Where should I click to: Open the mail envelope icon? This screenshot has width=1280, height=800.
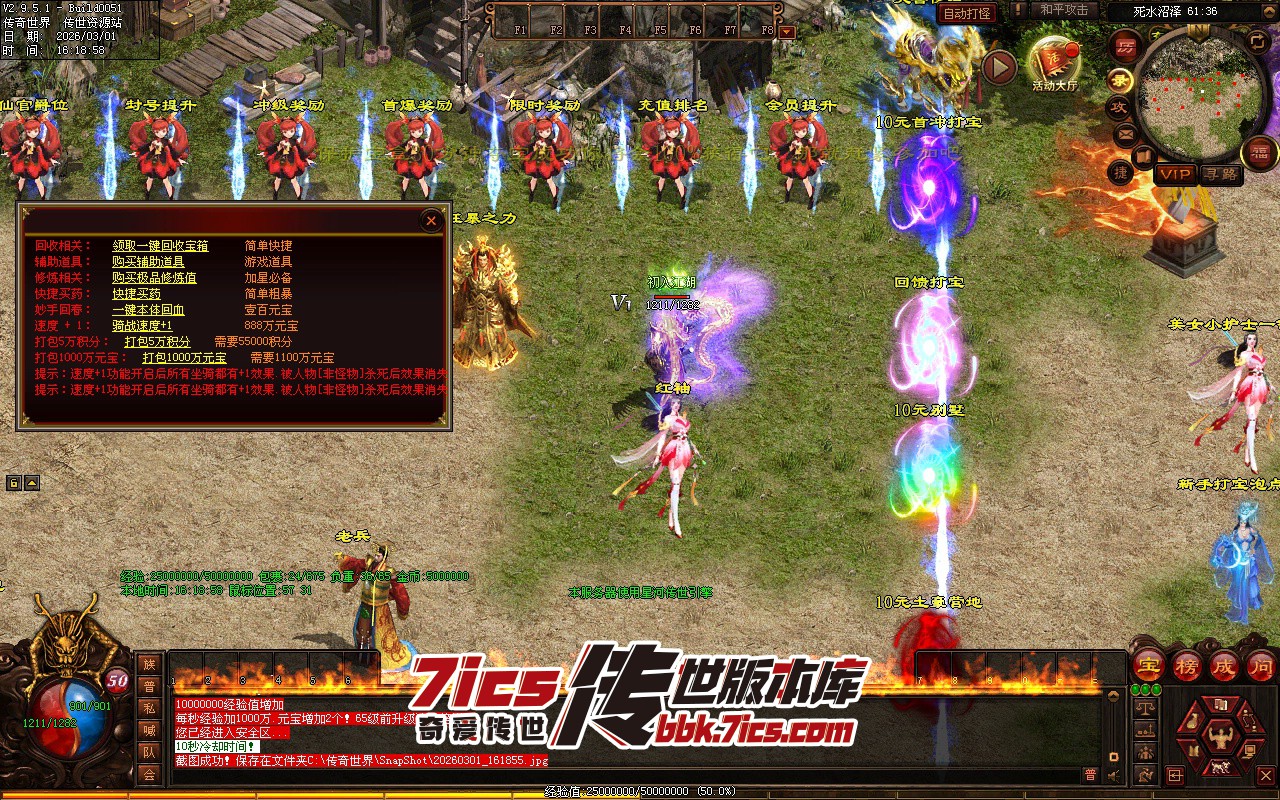(1125, 133)
